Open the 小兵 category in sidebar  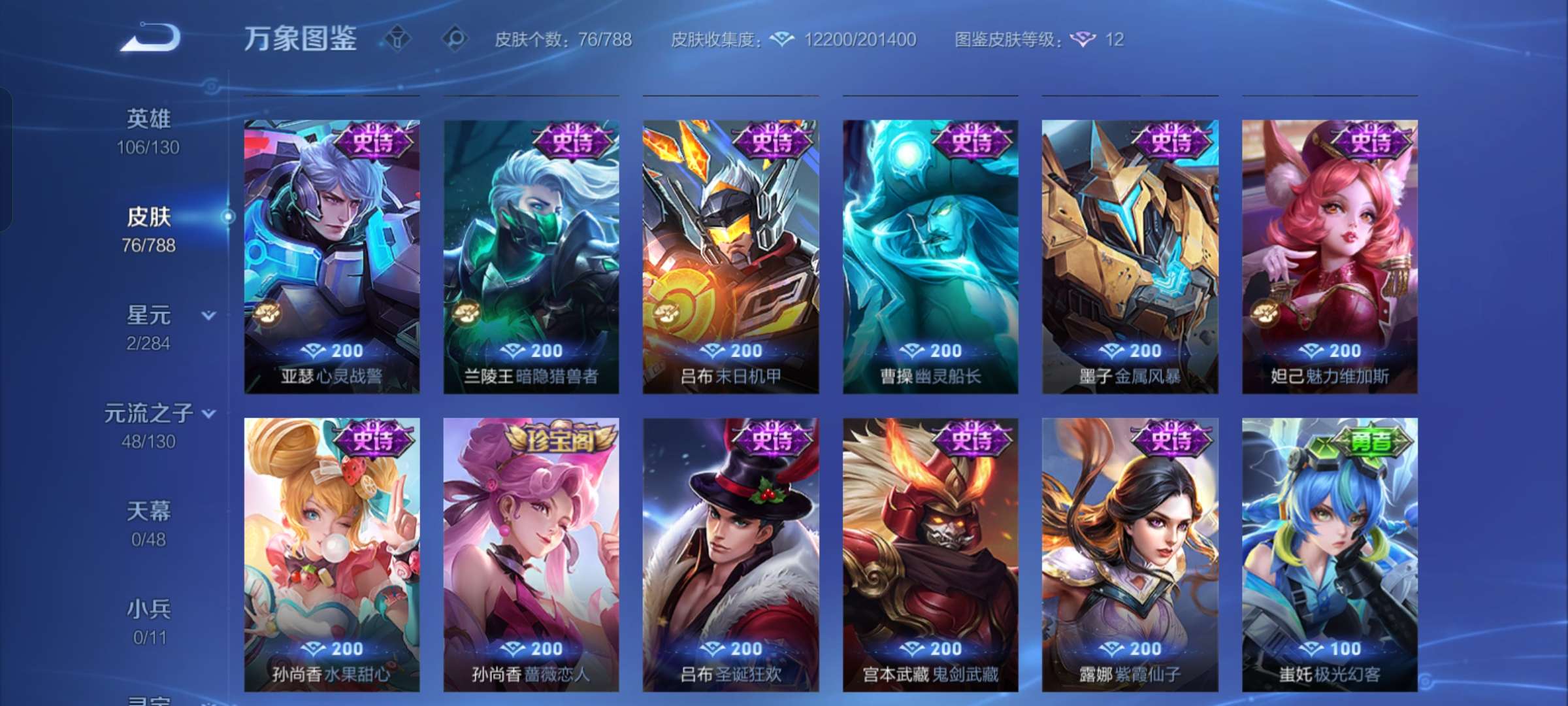pyautogui.click(x=149, y=609)
